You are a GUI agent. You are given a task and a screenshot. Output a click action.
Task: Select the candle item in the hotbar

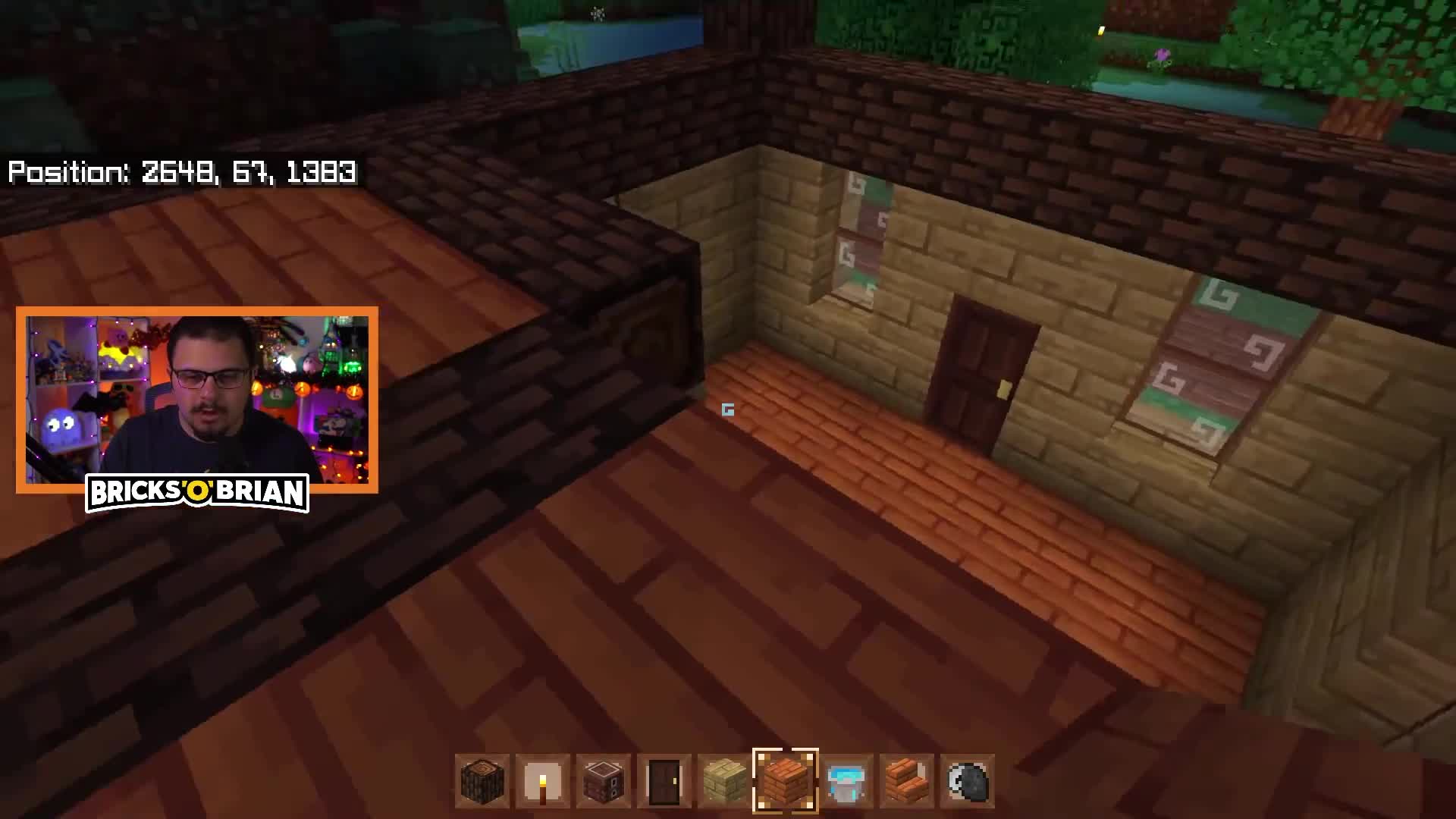click(x=541, y=781)
